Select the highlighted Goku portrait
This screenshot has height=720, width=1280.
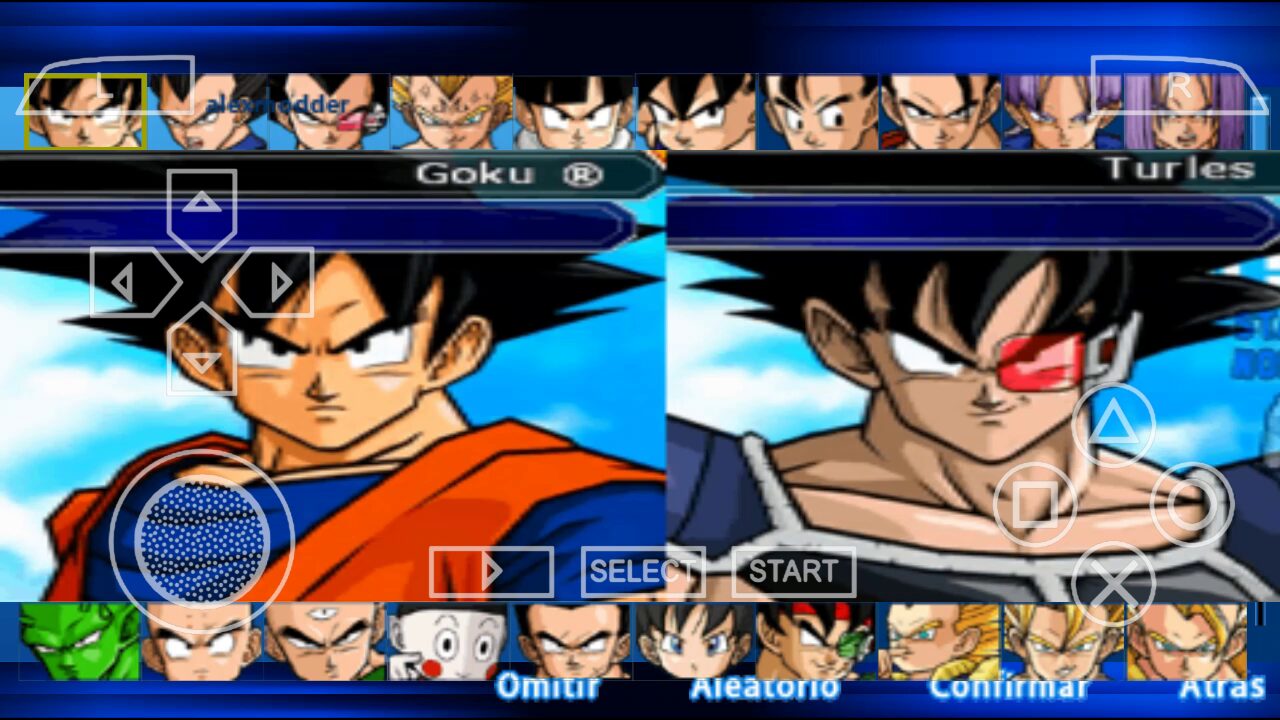coord(86,112)
